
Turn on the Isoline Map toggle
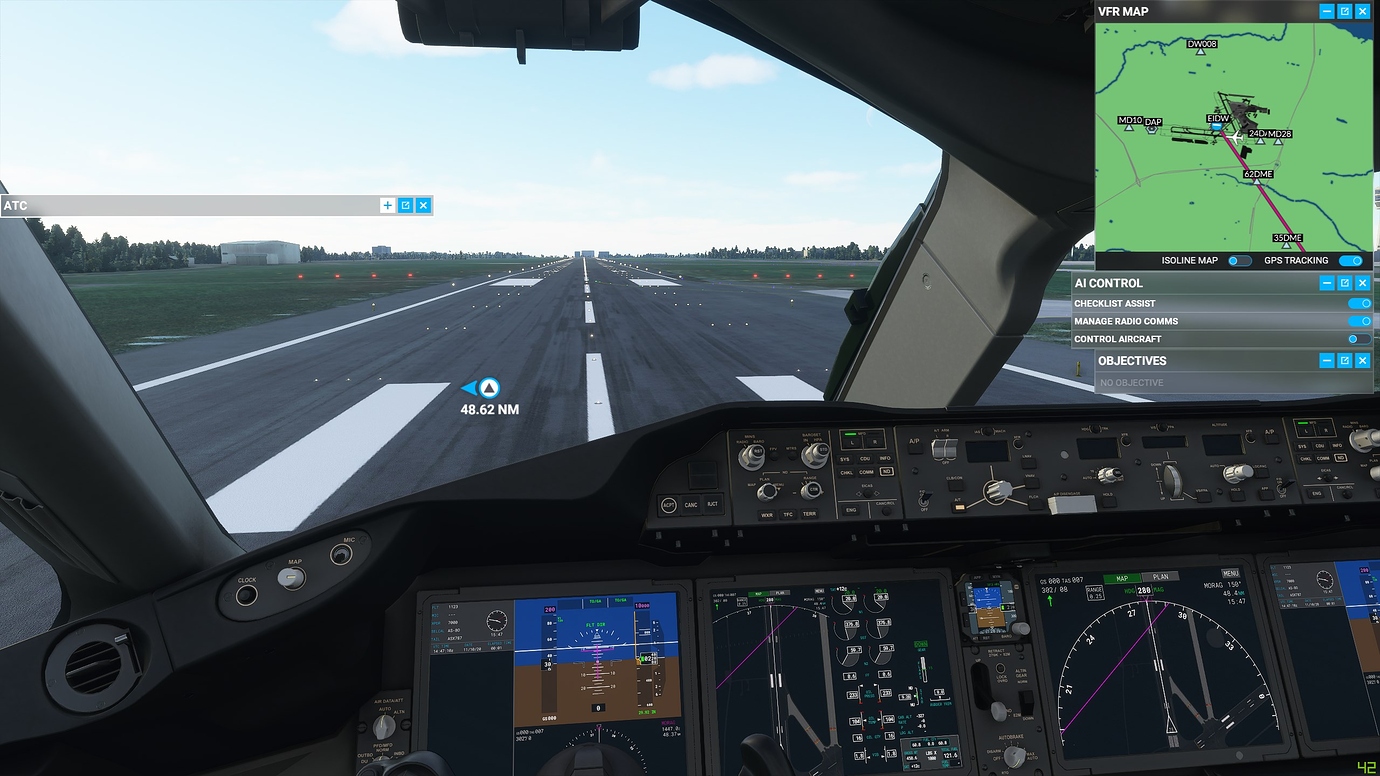pos(1240,260)
